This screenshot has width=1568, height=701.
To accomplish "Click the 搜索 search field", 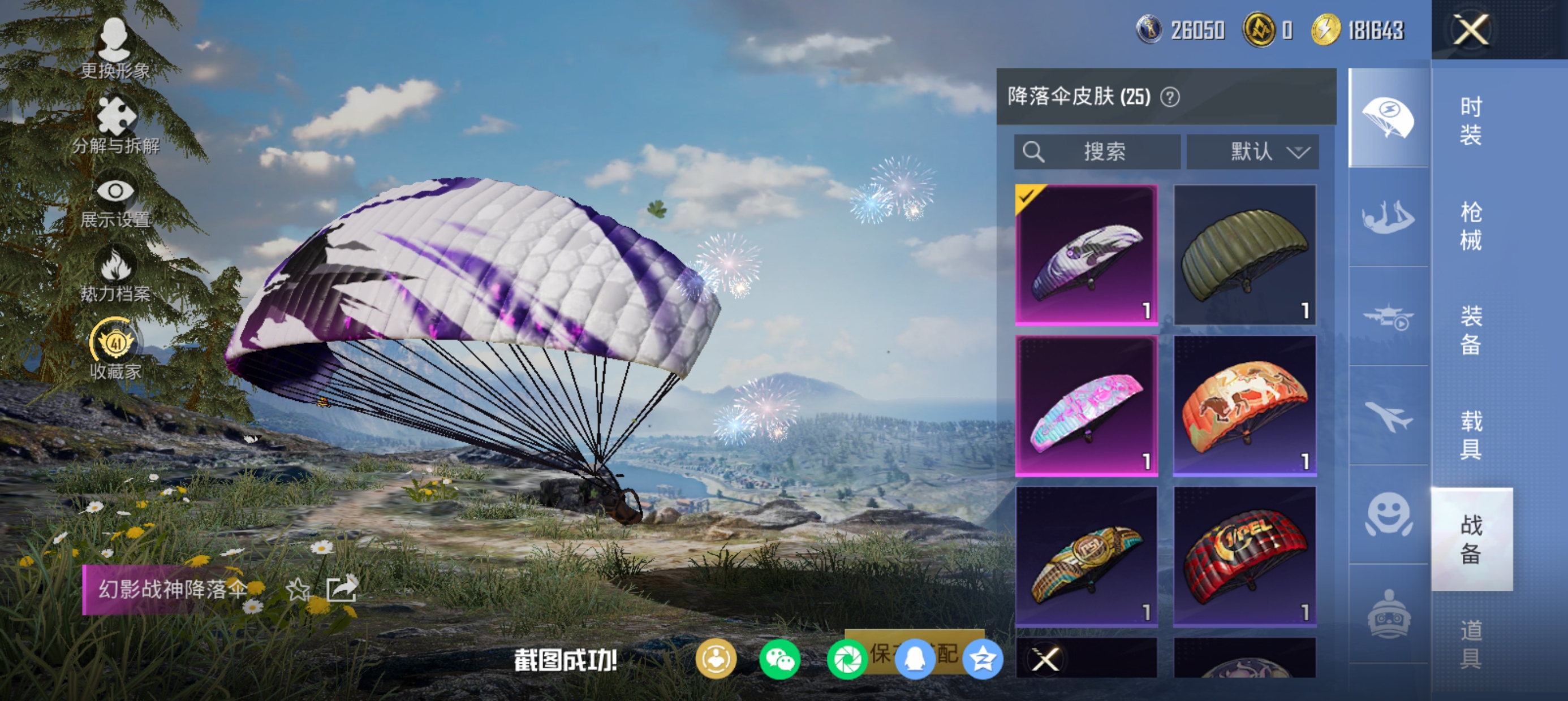I will tap(1097, 152).
